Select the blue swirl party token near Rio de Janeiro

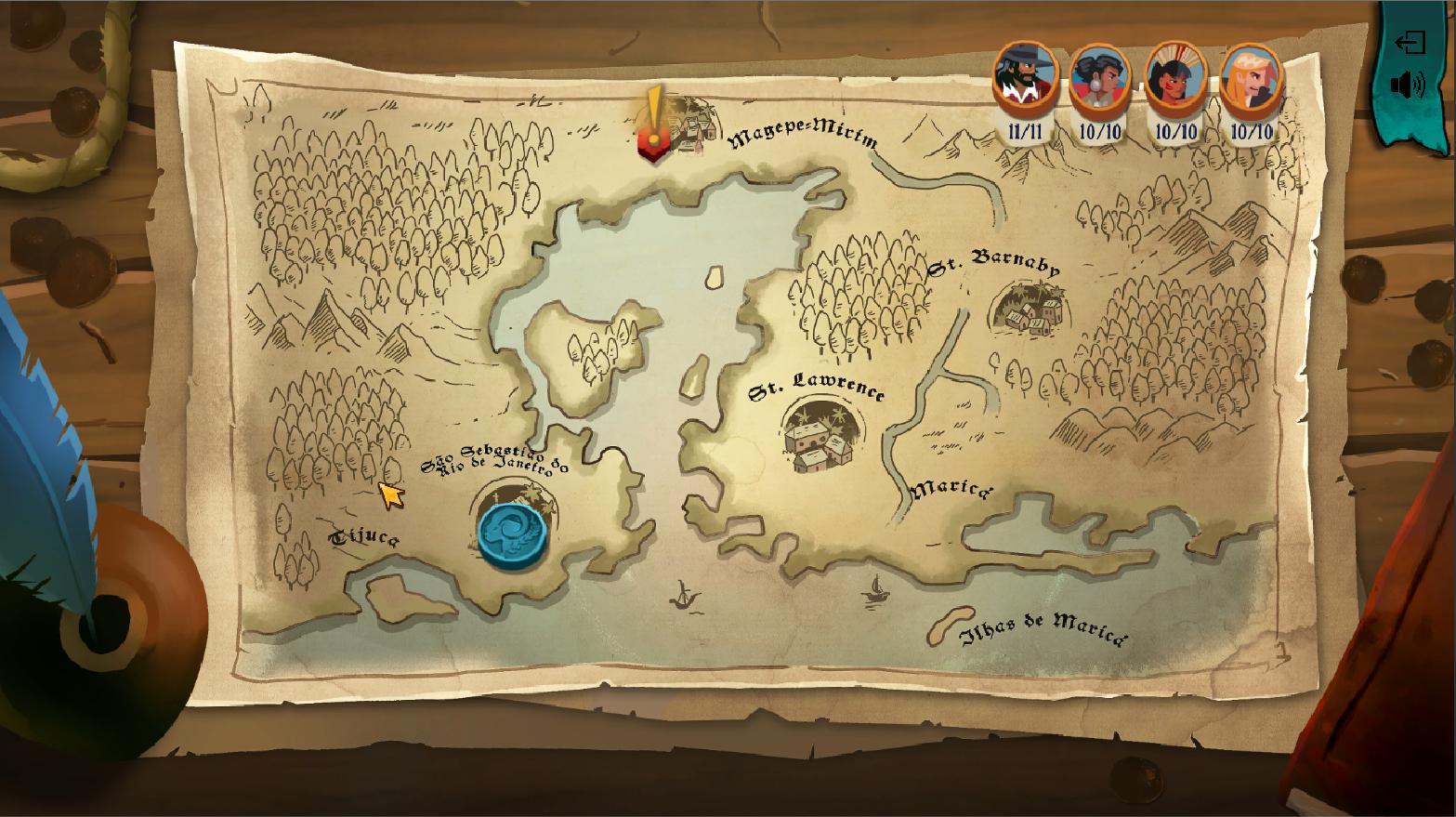coord(512,532)
